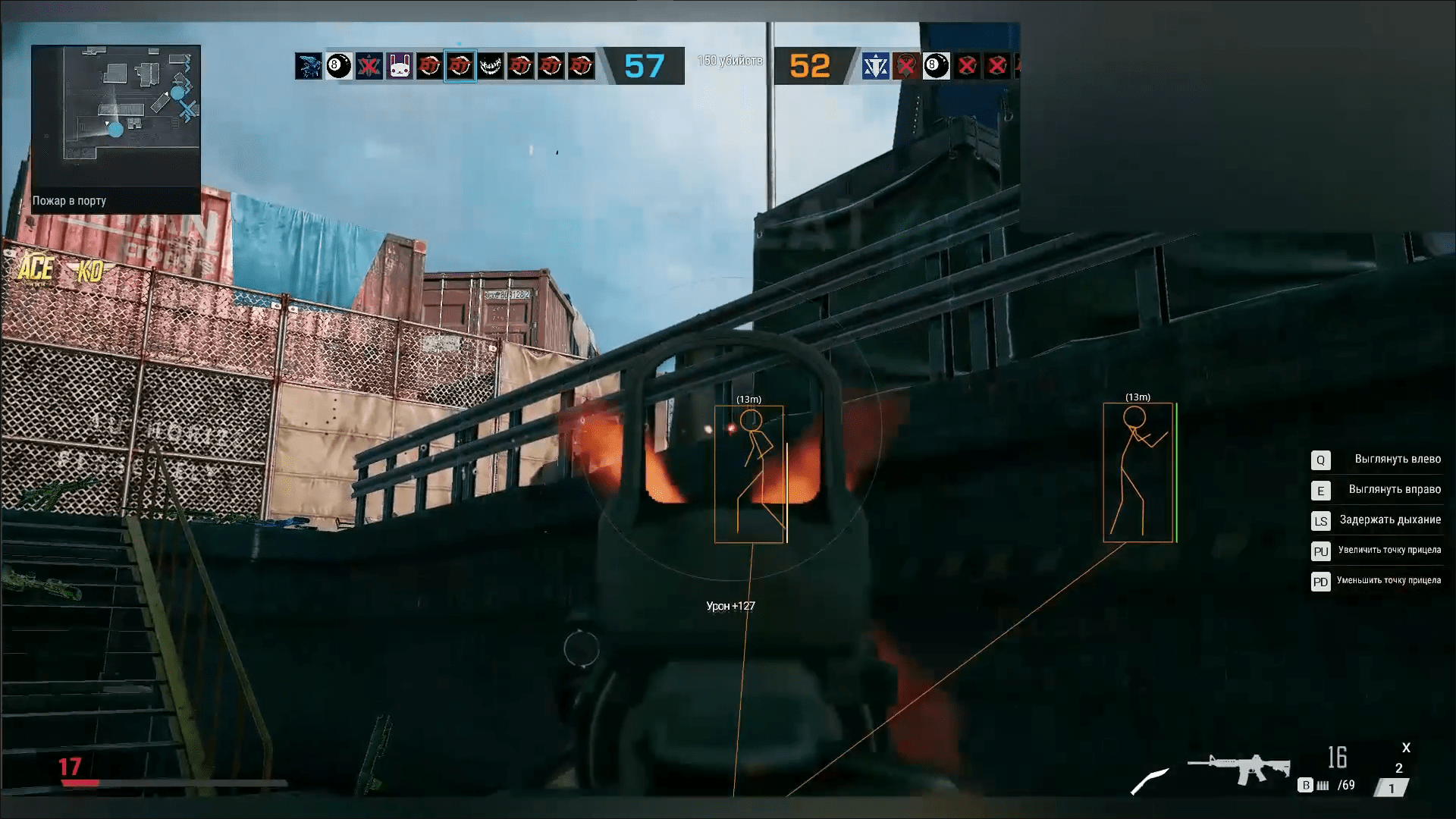Switch to the curved knife icon
This screenshot has height=819, width=1456.
tap(1150, 781)
